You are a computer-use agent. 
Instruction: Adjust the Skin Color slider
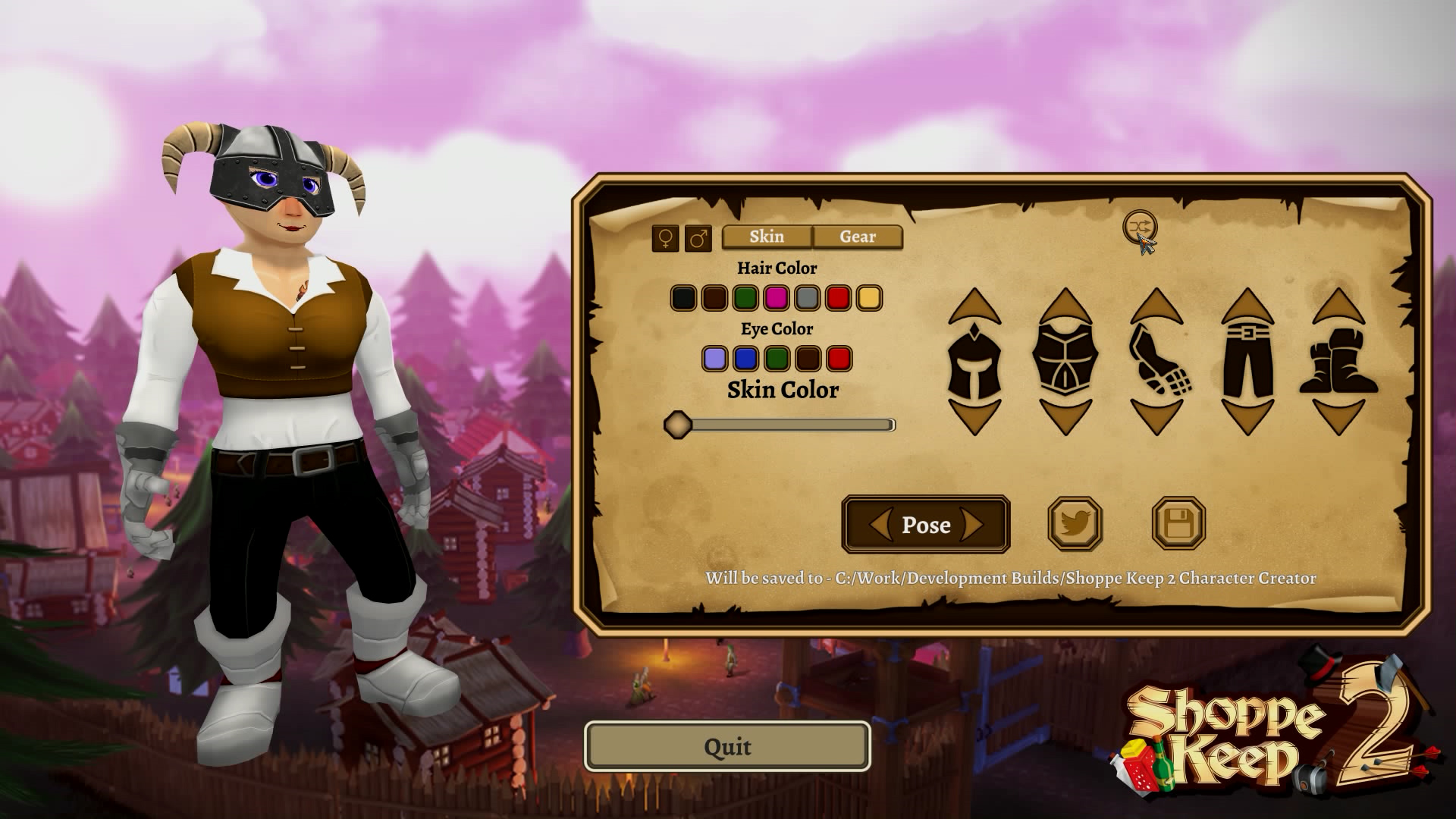pyautogui.click(x=677, y=425)
